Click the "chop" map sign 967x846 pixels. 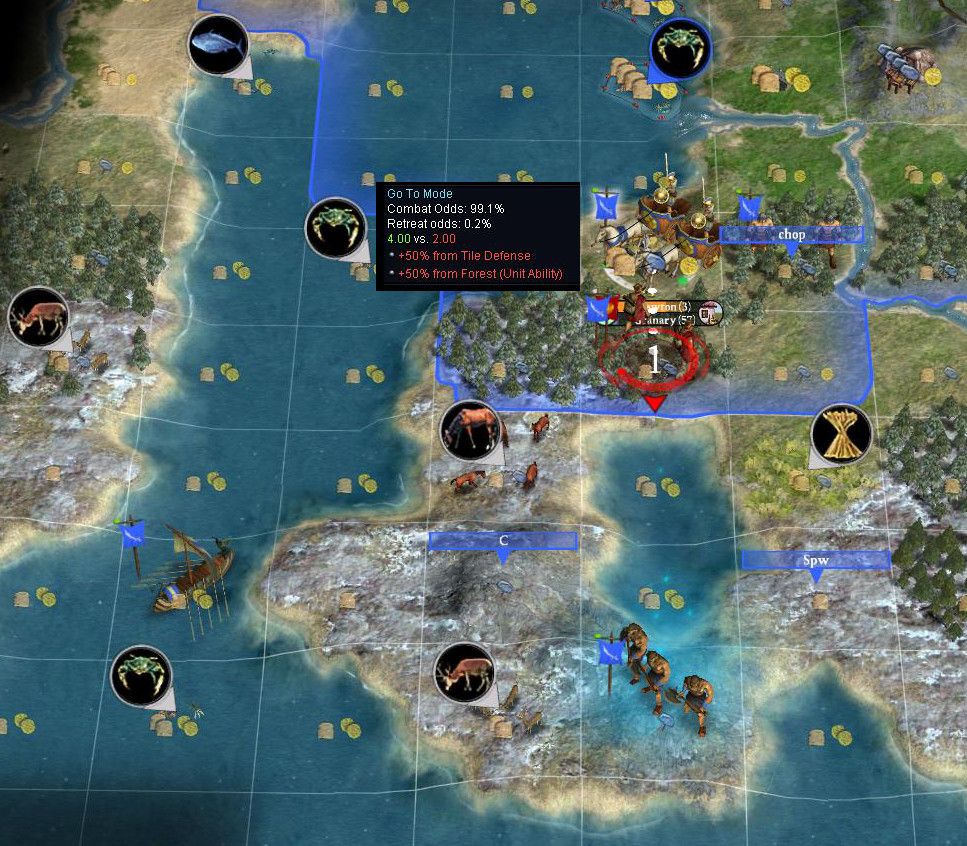point(791,235)
